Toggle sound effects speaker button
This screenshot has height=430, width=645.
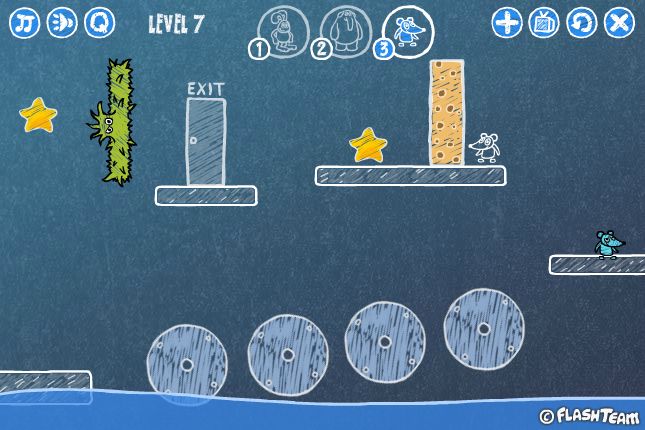[x=62, y=22]
